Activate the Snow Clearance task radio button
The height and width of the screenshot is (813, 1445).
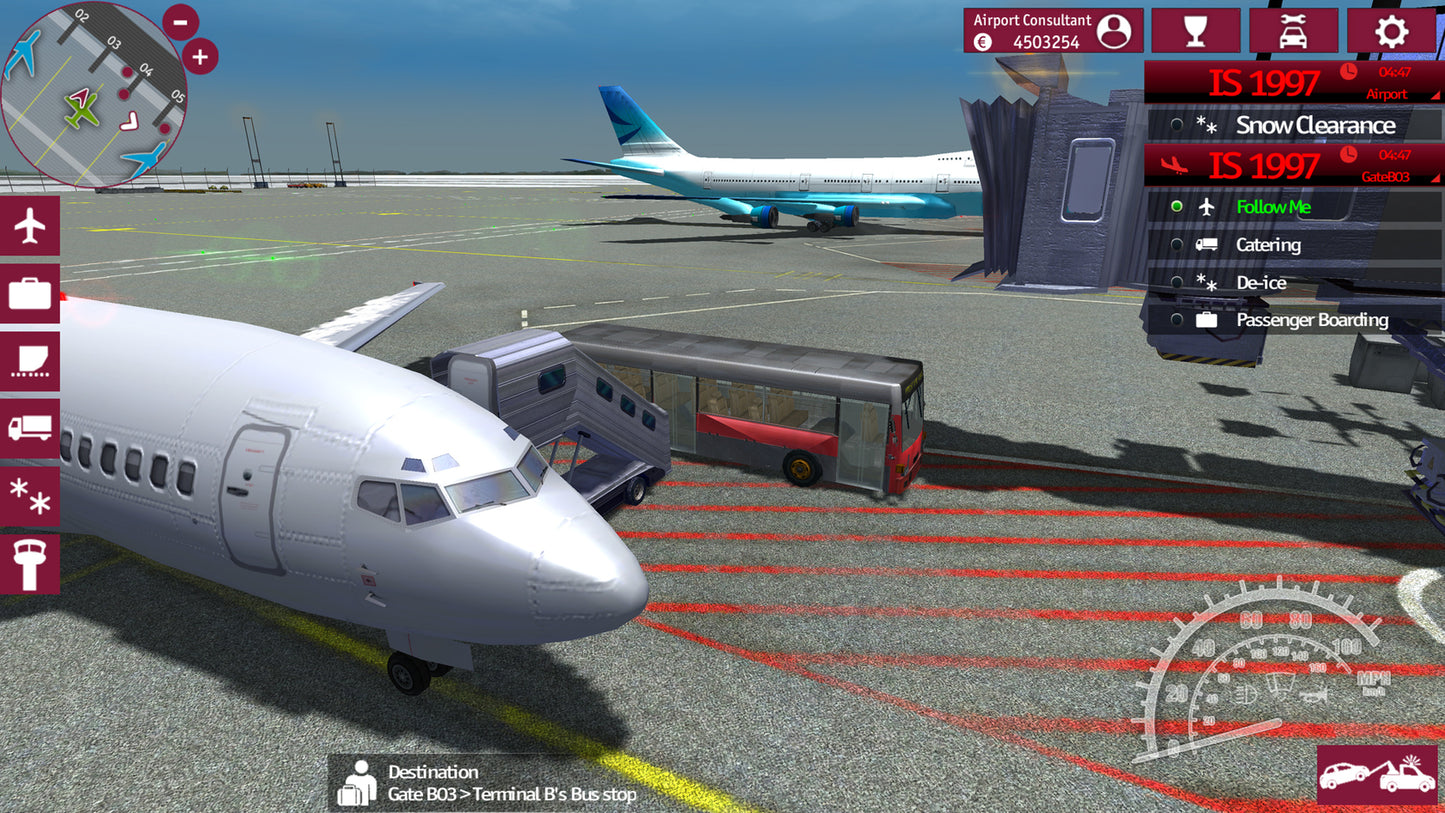[x=1178, y=125]
